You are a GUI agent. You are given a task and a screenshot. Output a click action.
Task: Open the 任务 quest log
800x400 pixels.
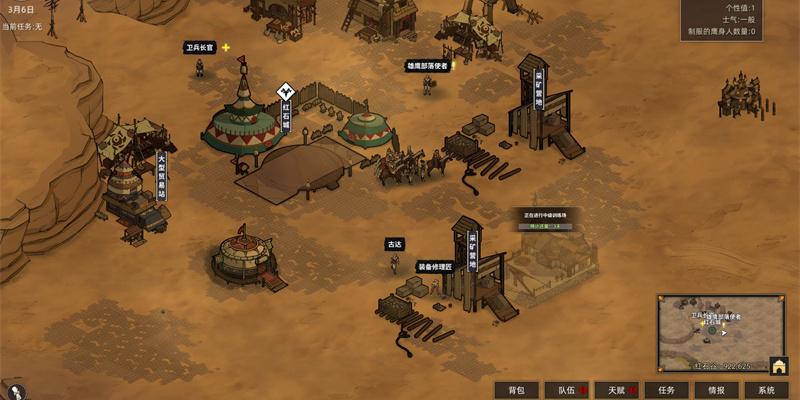pos(666,390)
